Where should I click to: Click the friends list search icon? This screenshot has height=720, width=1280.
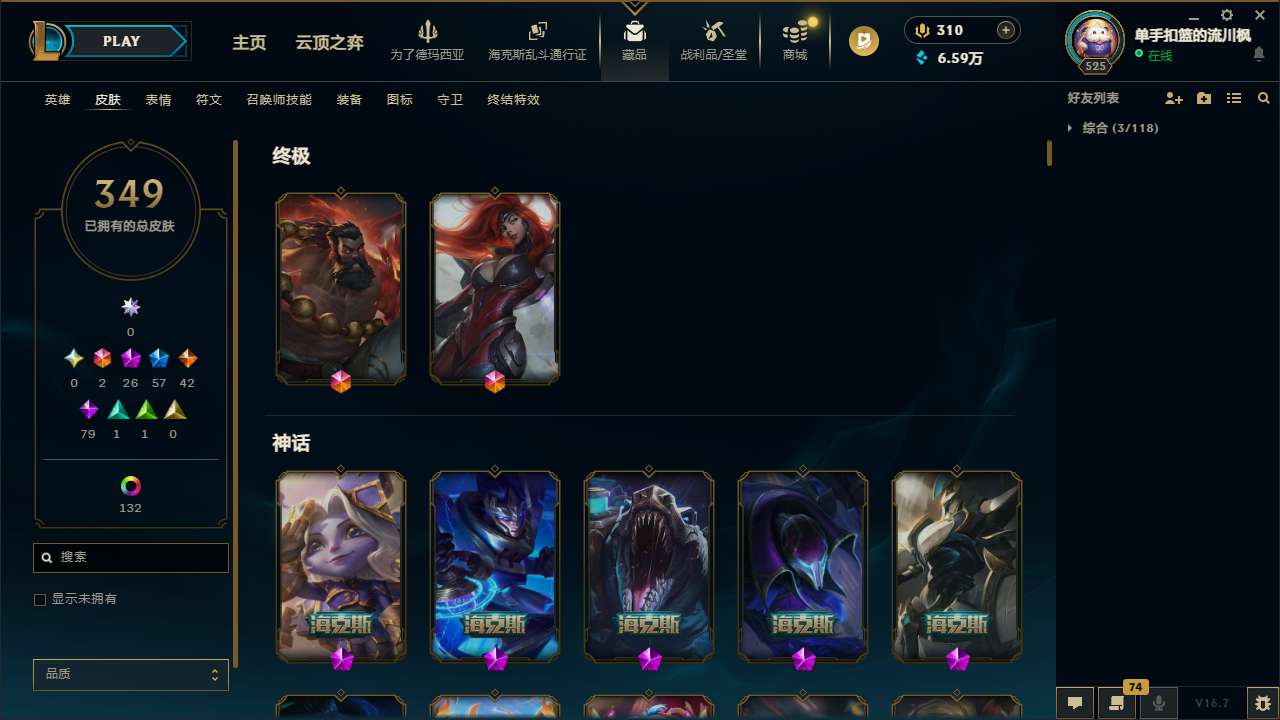(1264, 98)
